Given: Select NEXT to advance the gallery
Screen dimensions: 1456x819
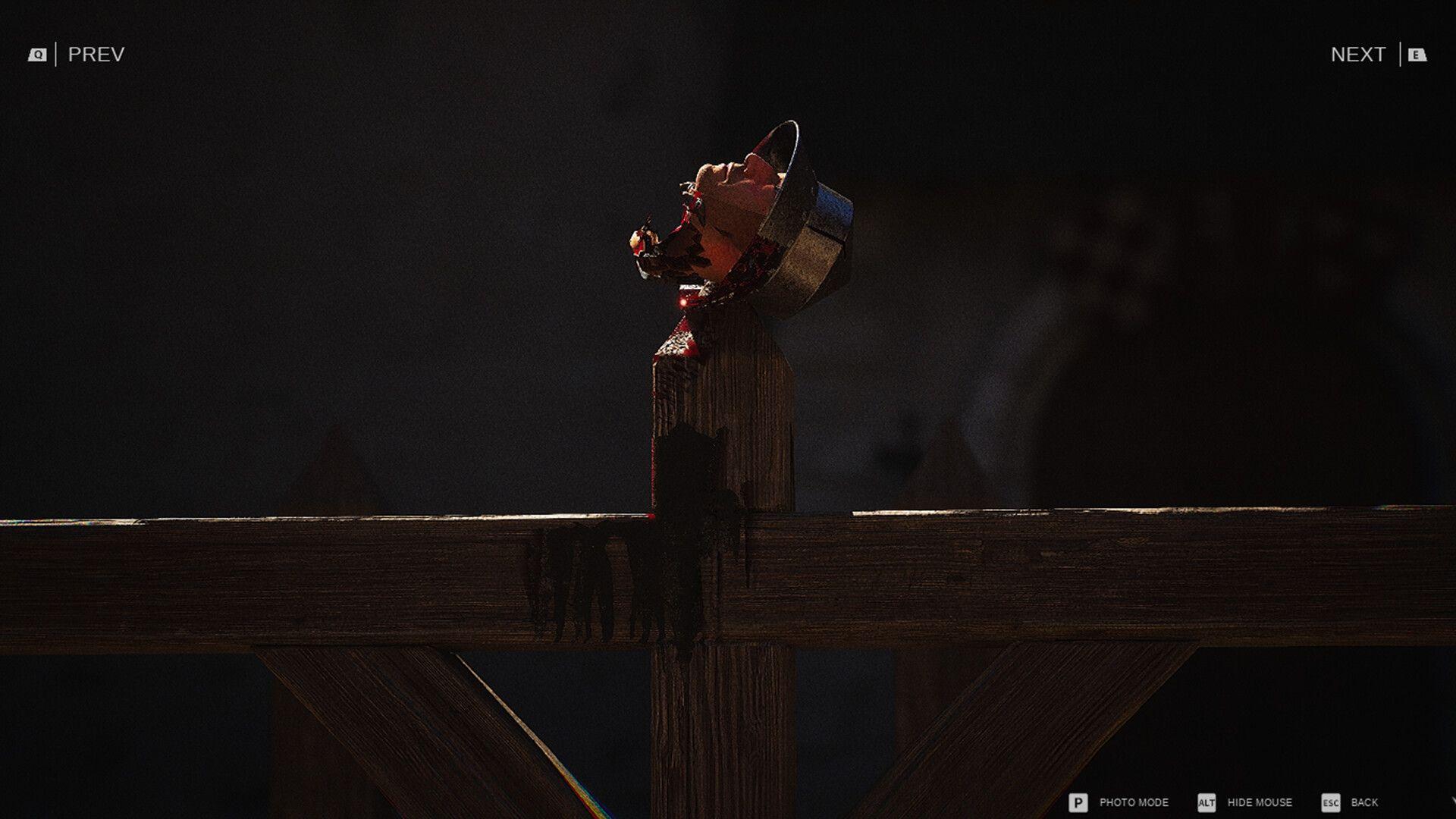Looking at the screenshot, I should click(1360, 53).
